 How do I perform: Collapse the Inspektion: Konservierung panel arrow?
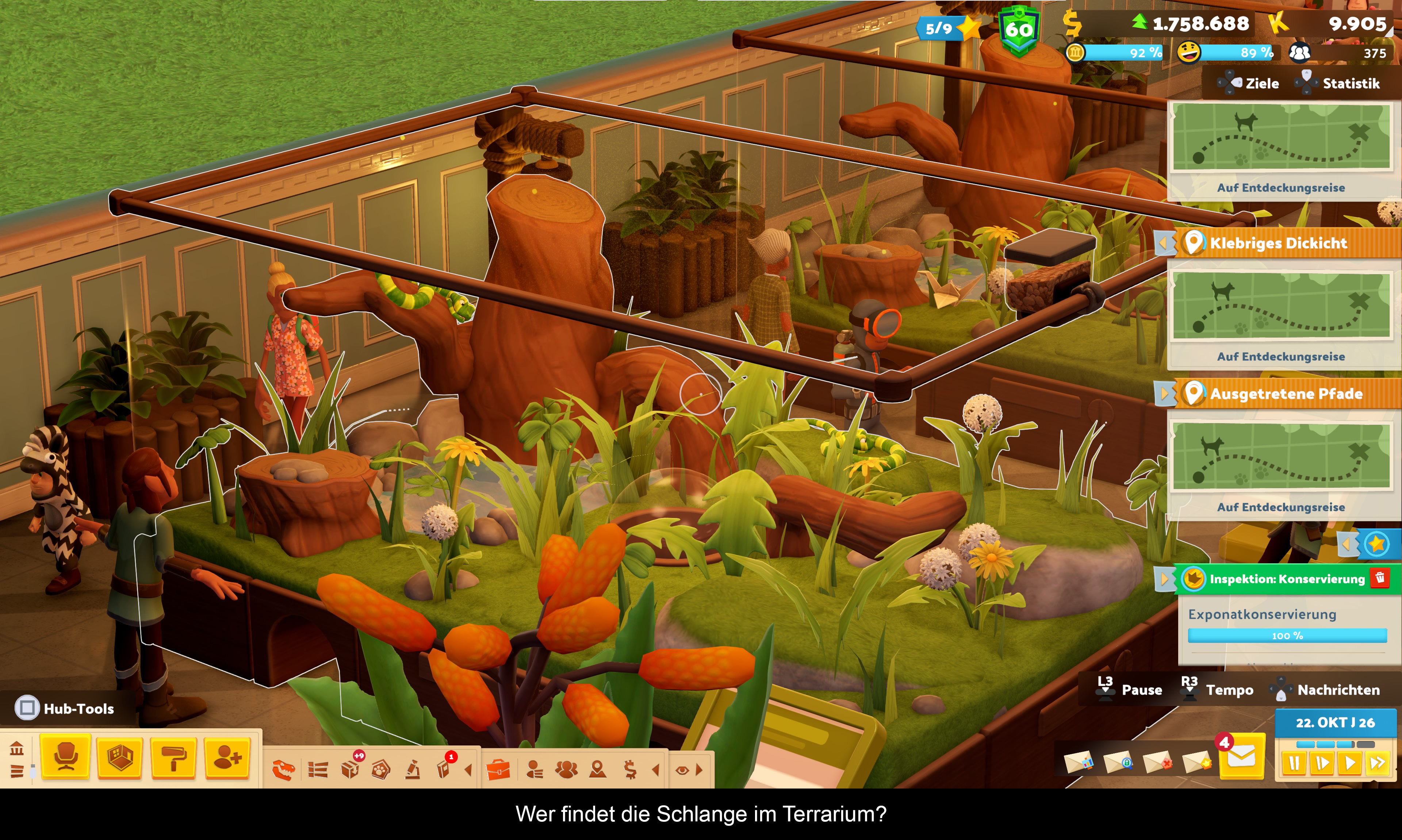coord(1164,579)
